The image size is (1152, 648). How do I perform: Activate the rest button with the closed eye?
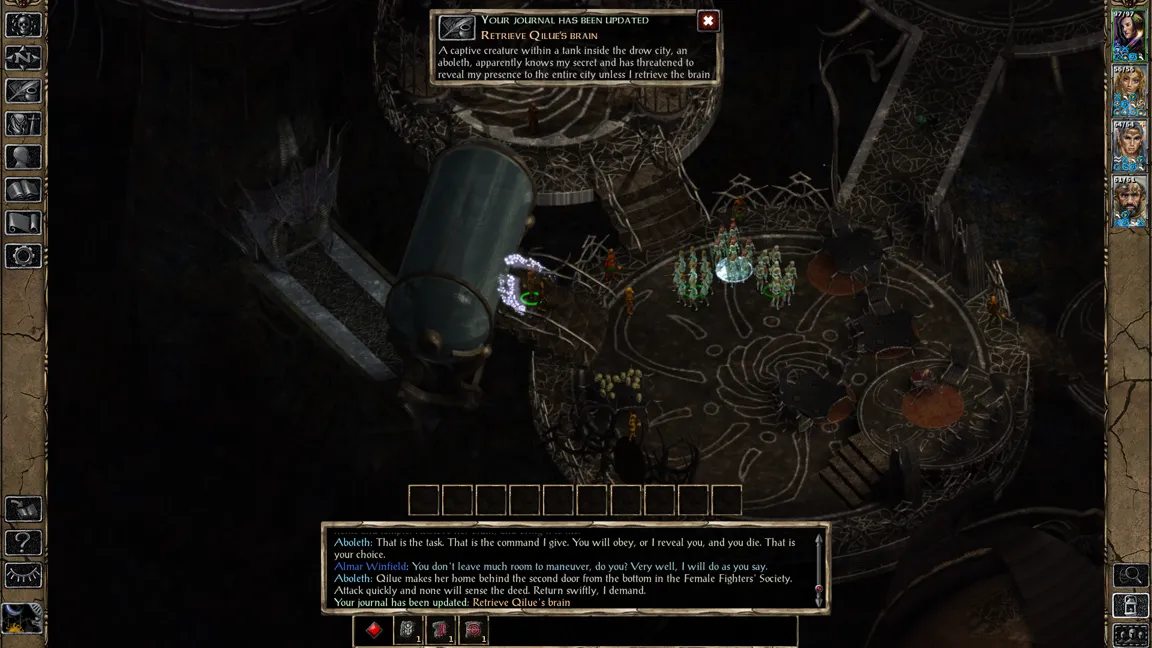point(23,575)
